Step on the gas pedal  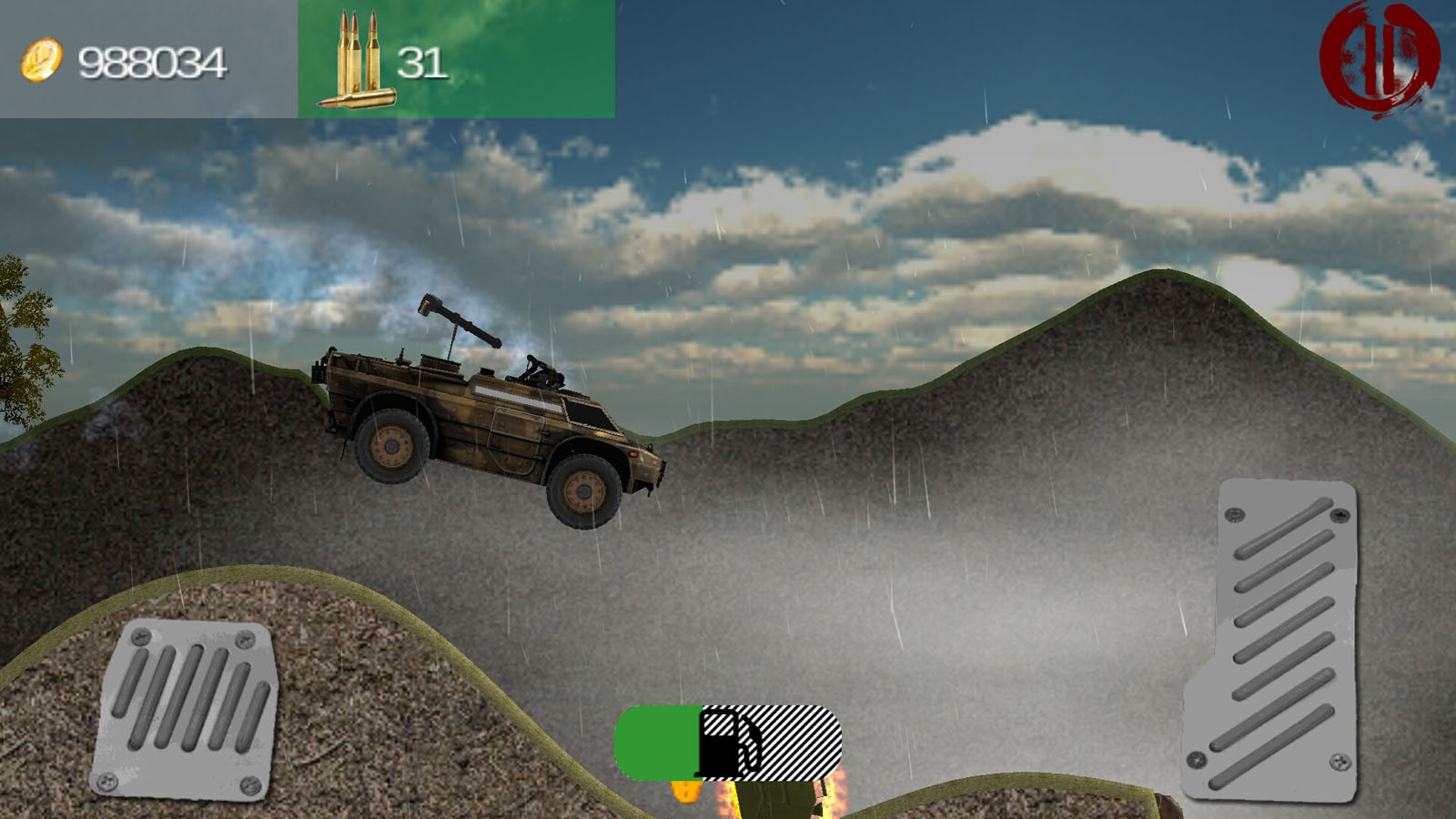(1275, 640)
